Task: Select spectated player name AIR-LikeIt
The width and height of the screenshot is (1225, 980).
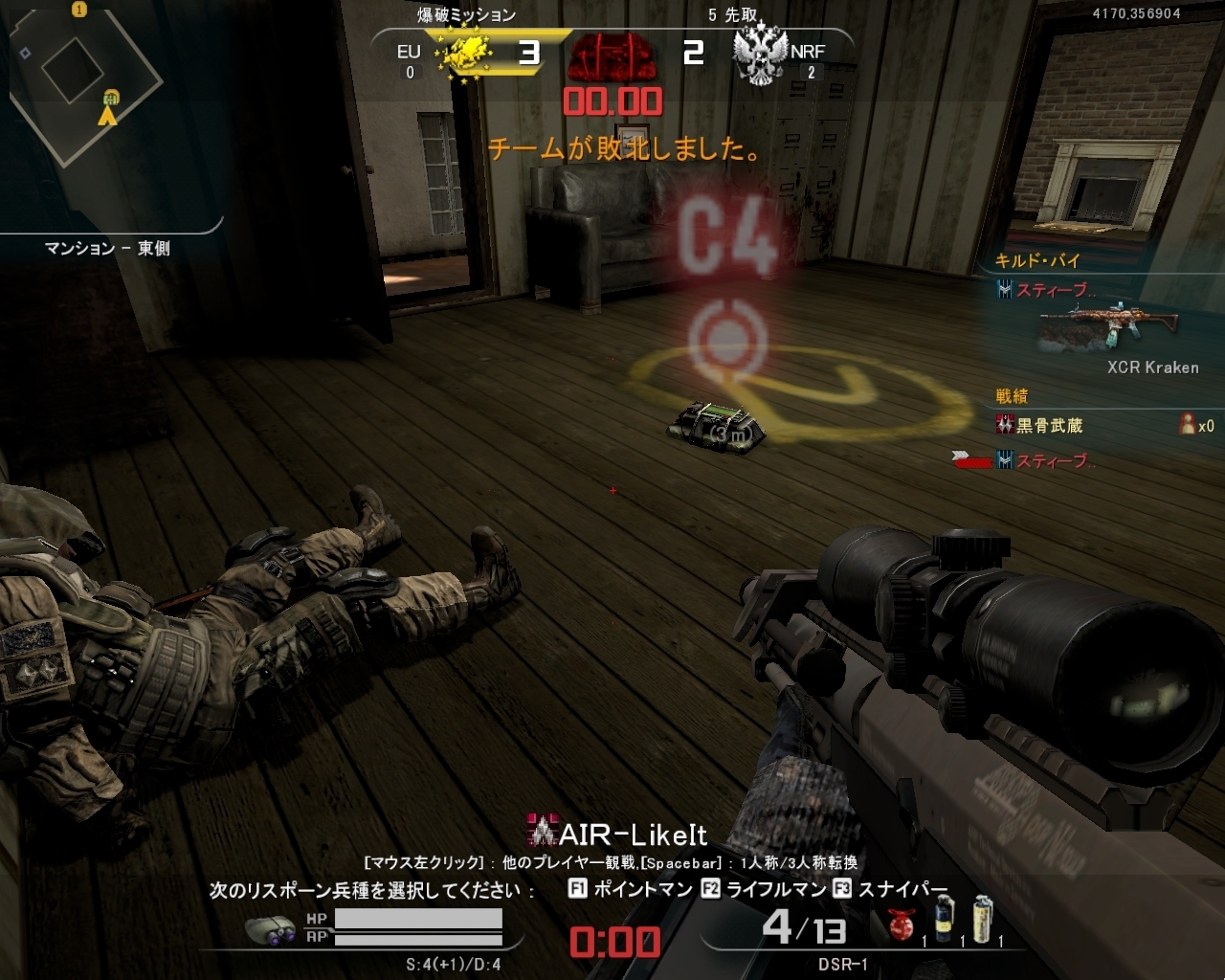Action: click(632, 835)
